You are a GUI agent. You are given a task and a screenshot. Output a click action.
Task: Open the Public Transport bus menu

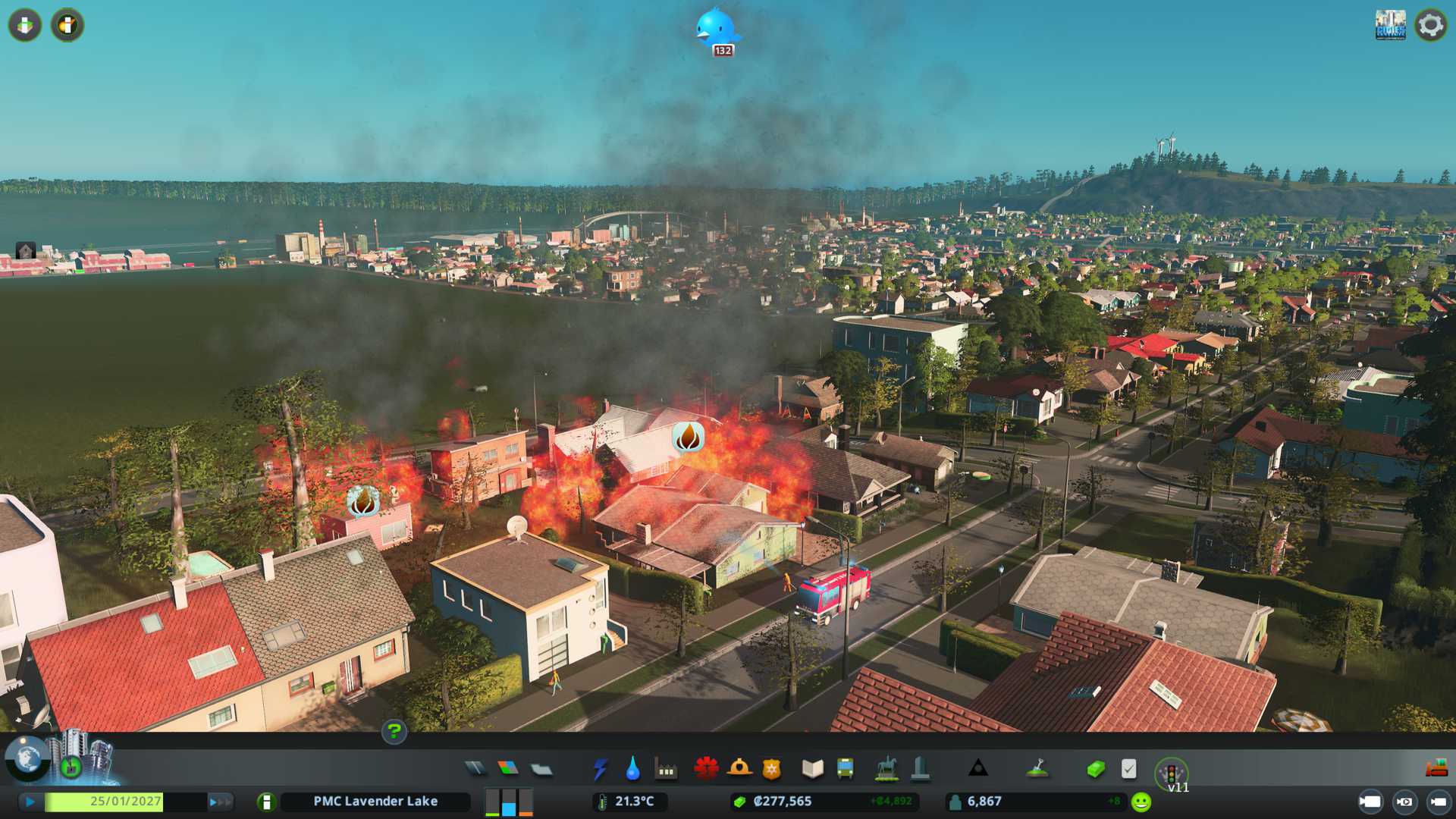[845, 769]
